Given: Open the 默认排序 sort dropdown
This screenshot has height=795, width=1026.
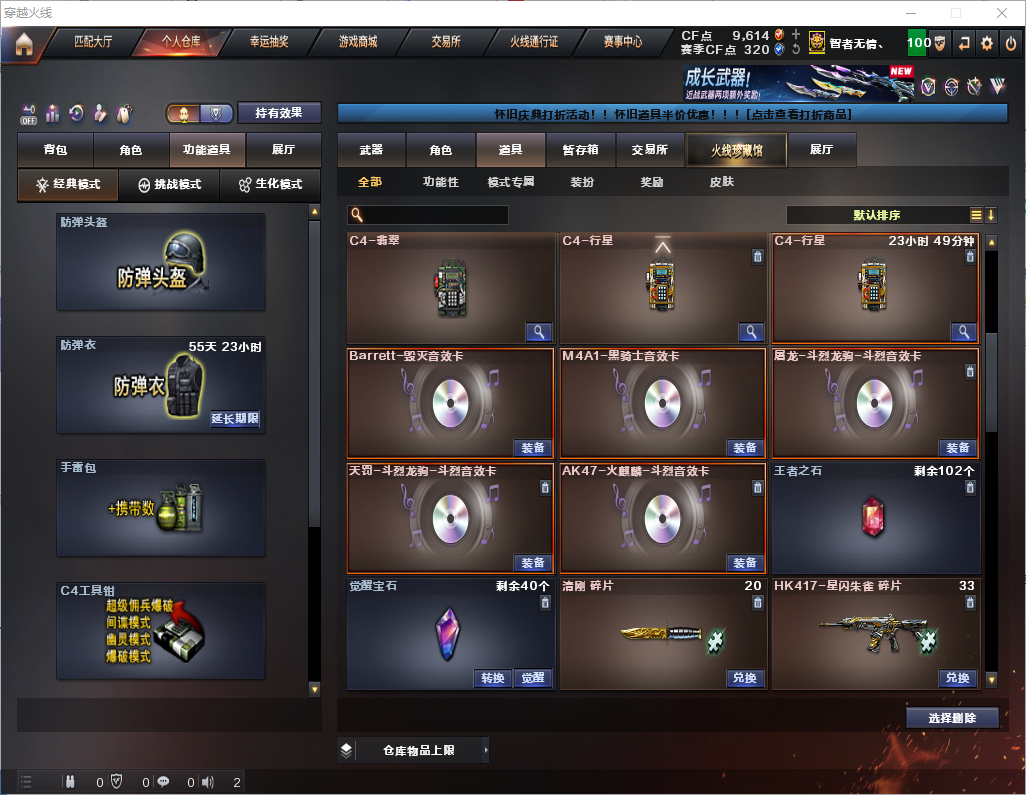Looking at the screenshot, I should click(875, 215).
